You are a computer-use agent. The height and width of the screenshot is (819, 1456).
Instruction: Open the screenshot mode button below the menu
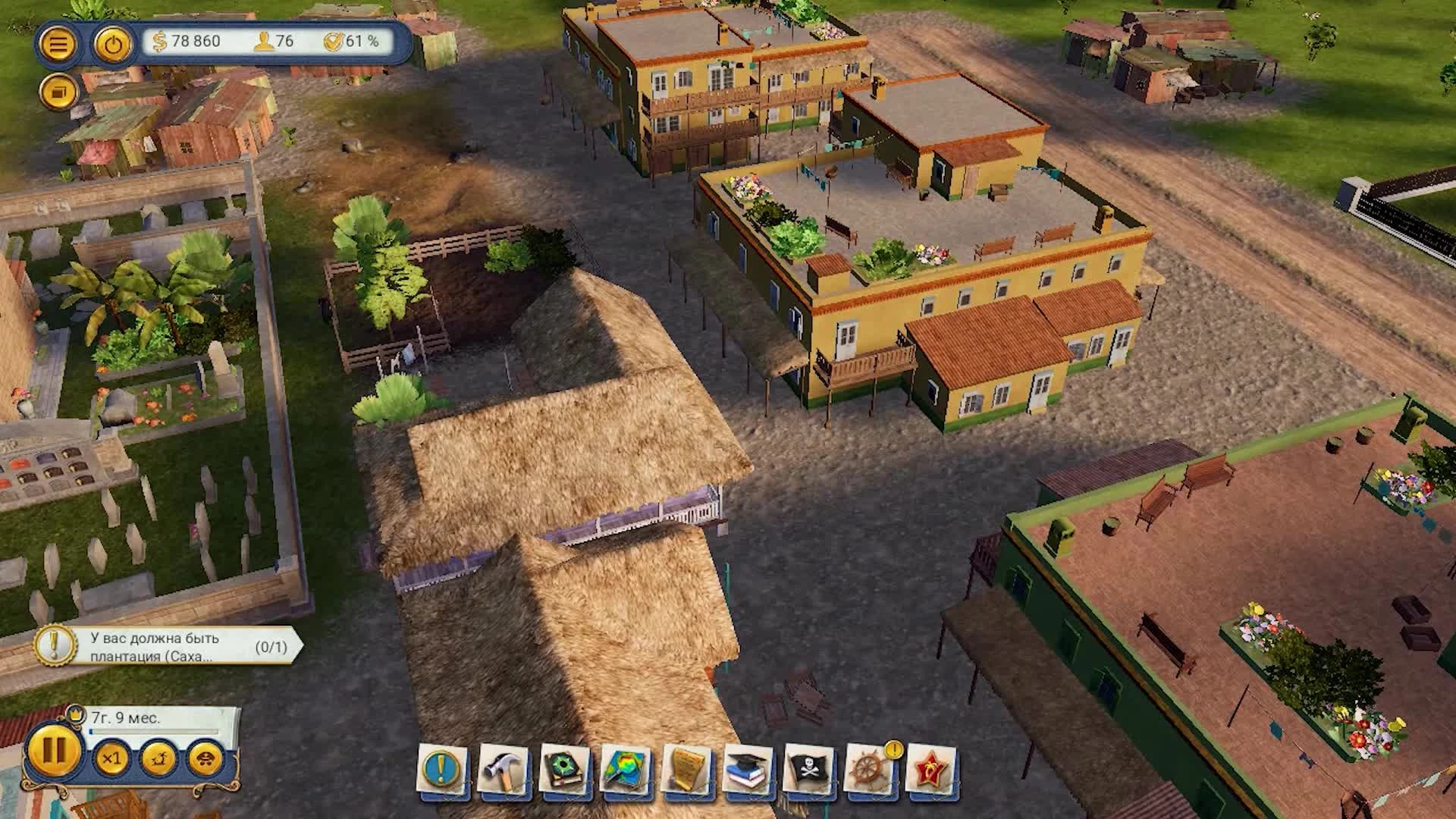[x=59, y=94]
